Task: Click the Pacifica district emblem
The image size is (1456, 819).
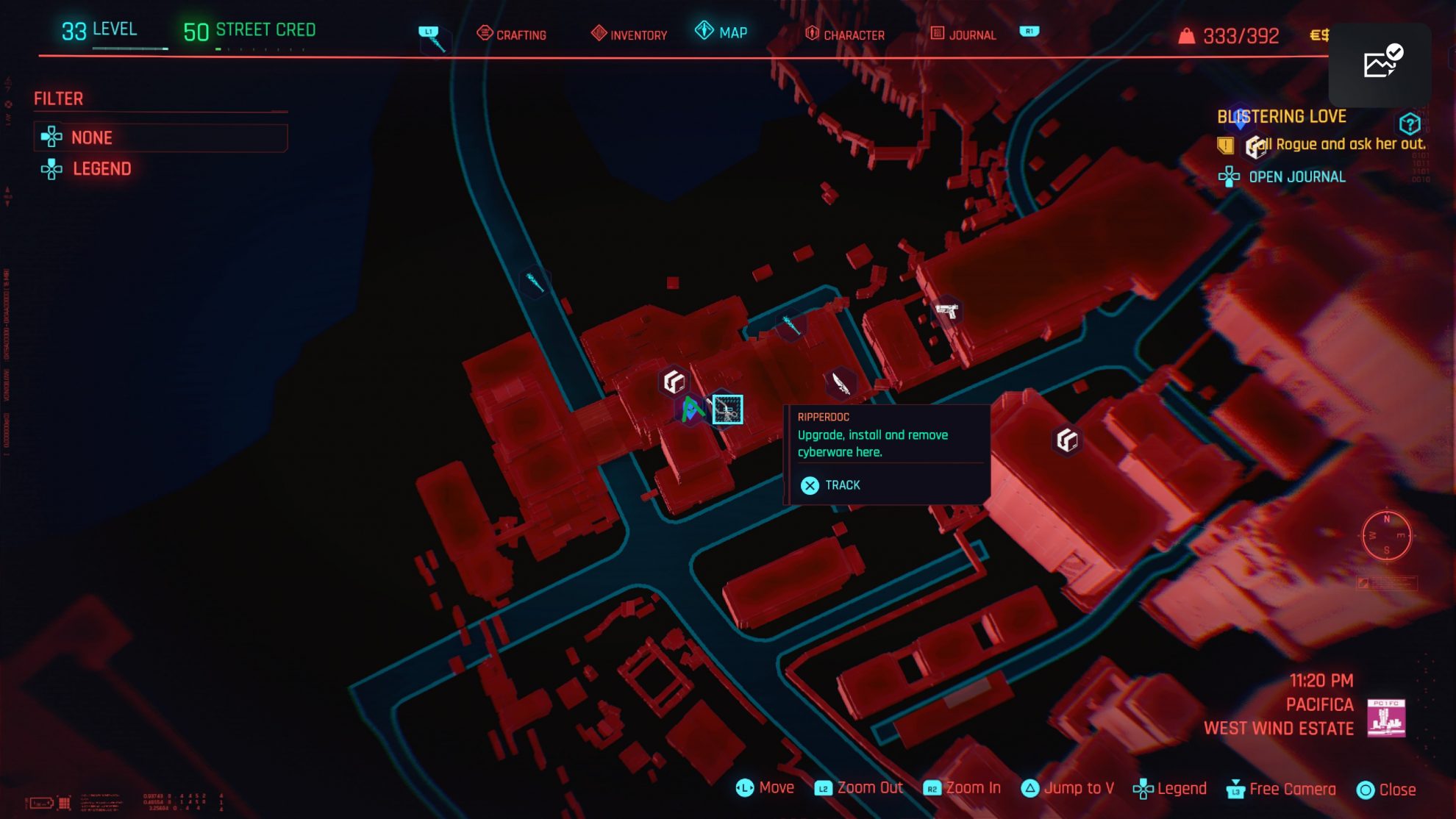Action: [1385, 718]
